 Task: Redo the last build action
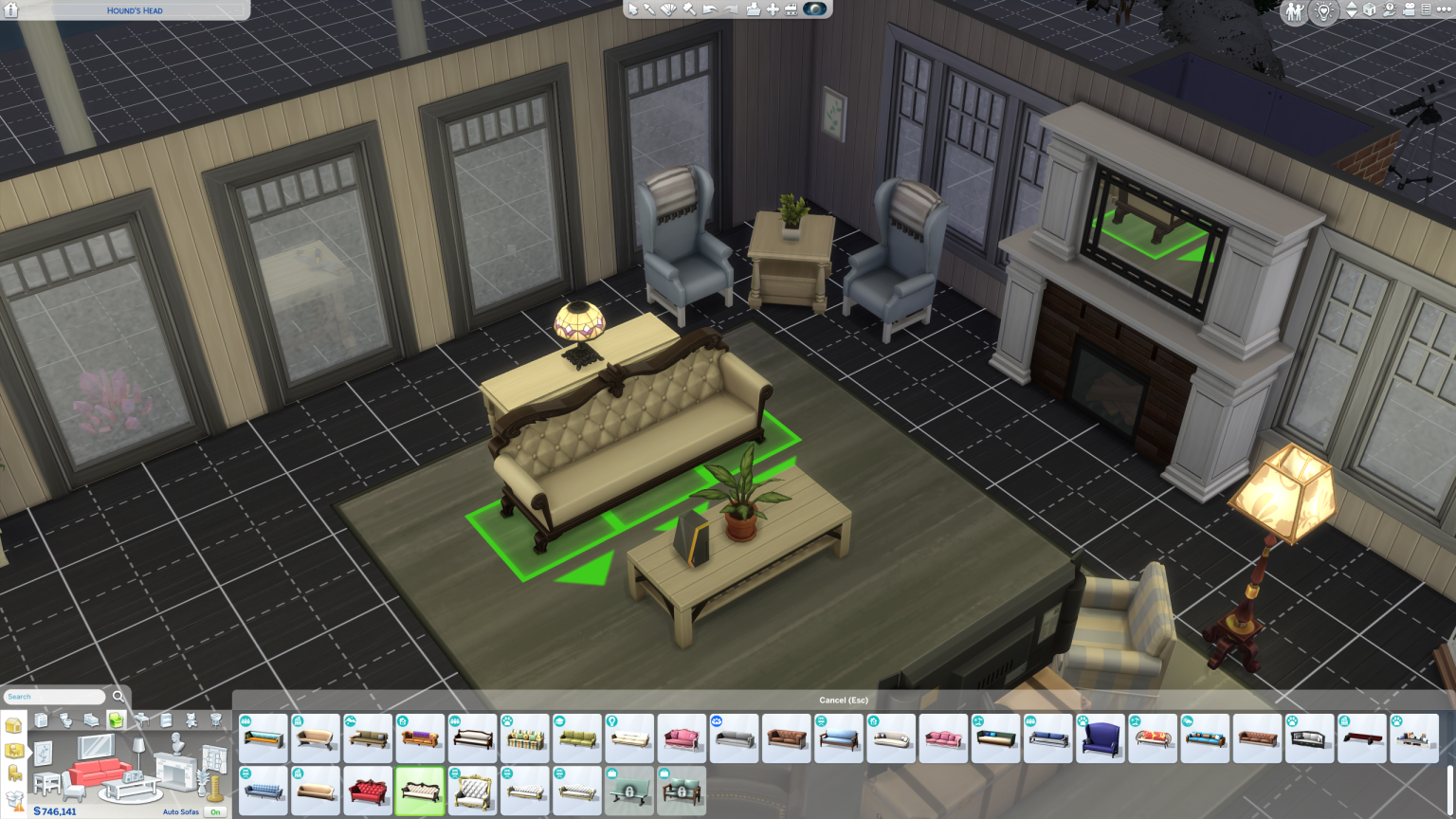coord(731,9)
